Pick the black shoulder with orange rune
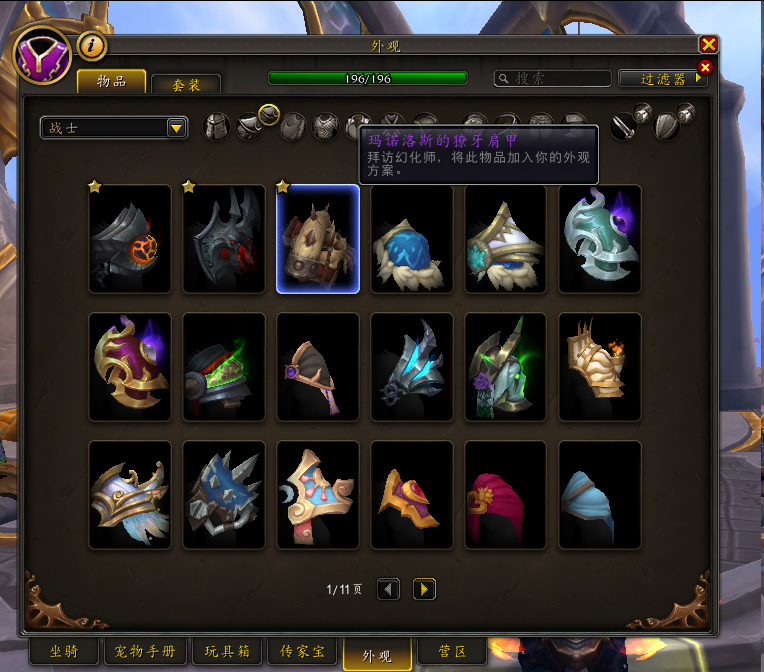This screenshot has height=672, width=764. coord(129,240)
